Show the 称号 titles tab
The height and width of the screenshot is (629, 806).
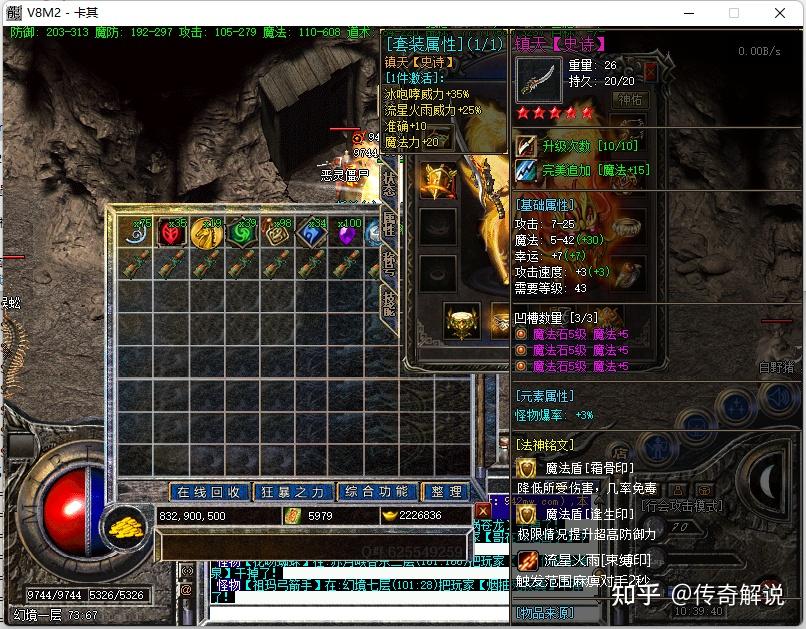(390, 264)
